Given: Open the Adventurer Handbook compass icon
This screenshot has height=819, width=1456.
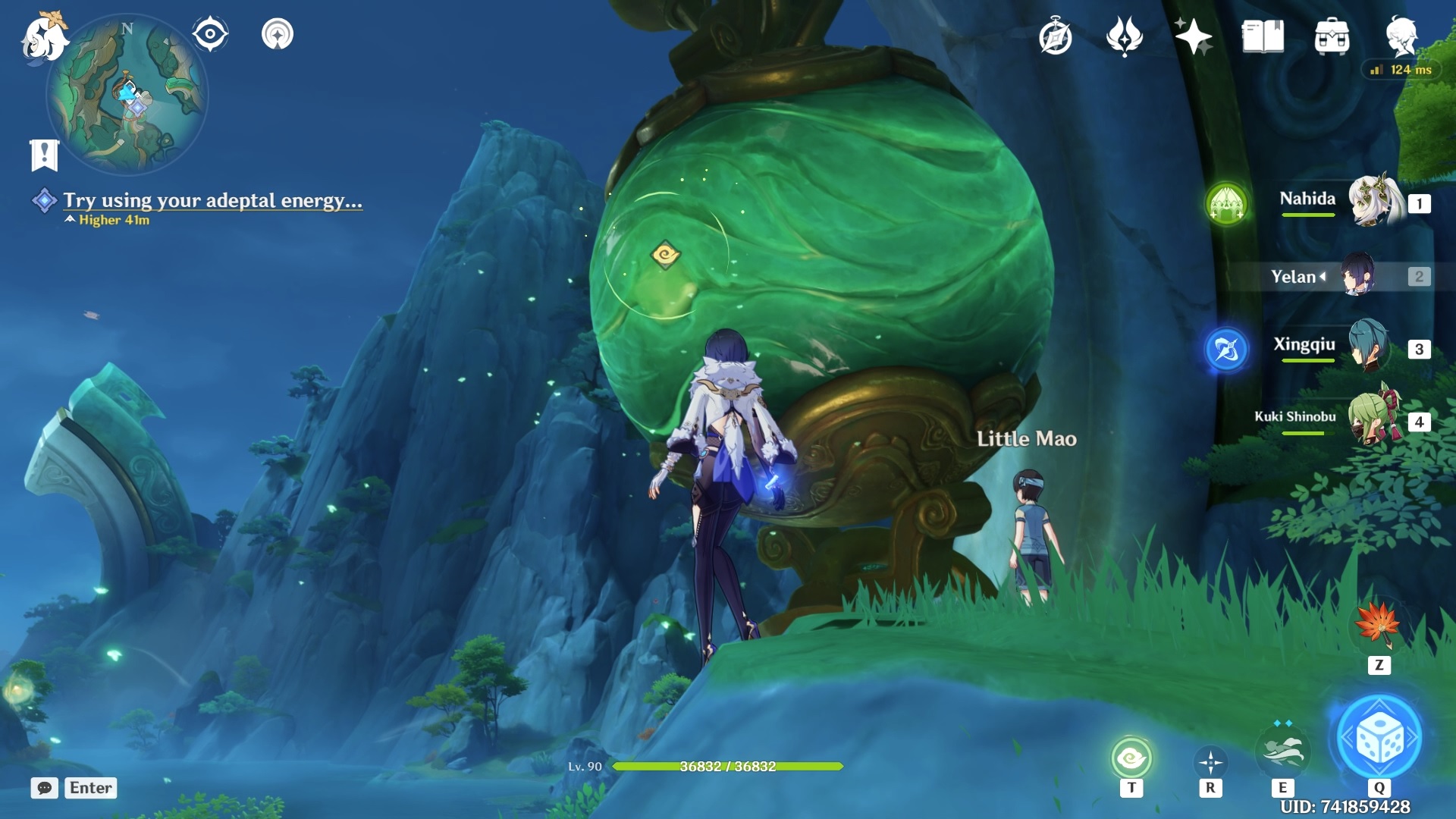Looking at the screenshot, I should (1054, 34).
